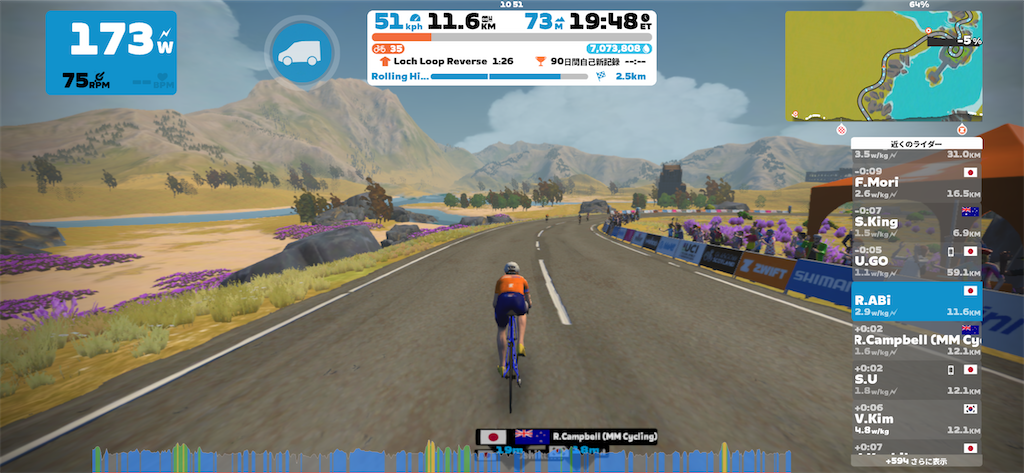The image size is (1024, 473).
Task: Select rider F.Mori in nearby list
Action: tap(916, 182)
